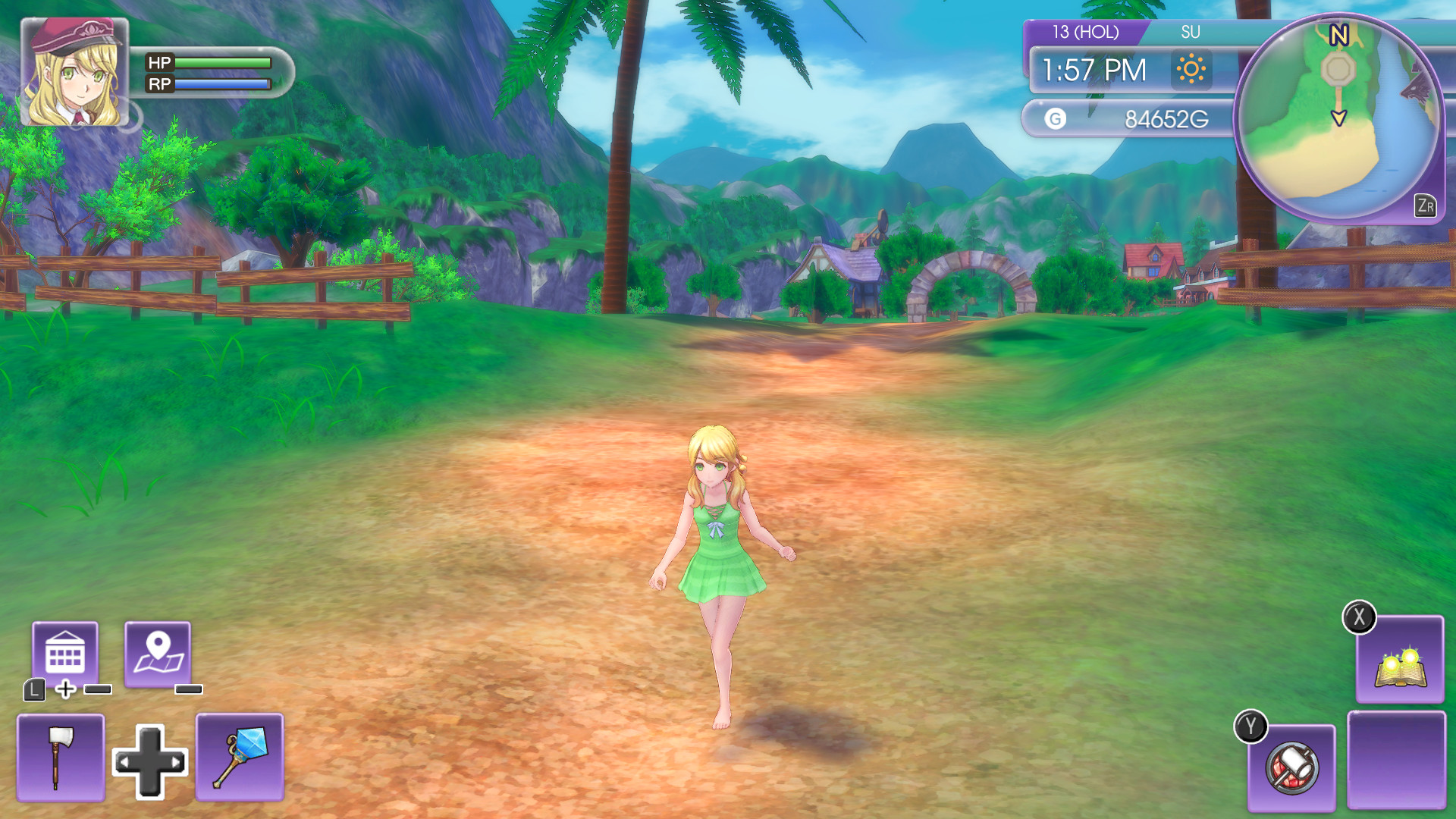Toggle the minimap zoom with ZR

tap(1425, 205)
